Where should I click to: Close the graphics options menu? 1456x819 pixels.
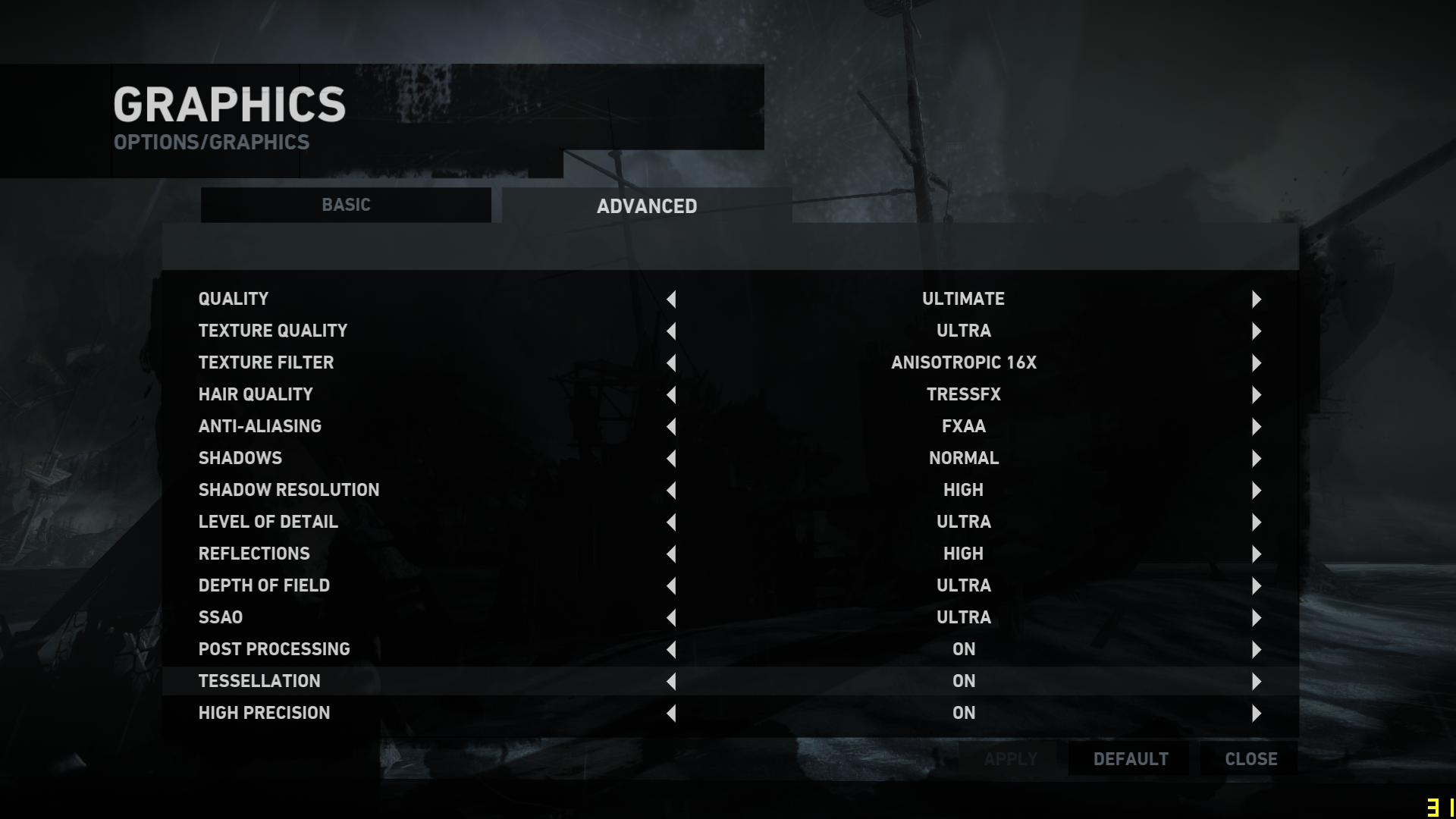coord(1250,759)
